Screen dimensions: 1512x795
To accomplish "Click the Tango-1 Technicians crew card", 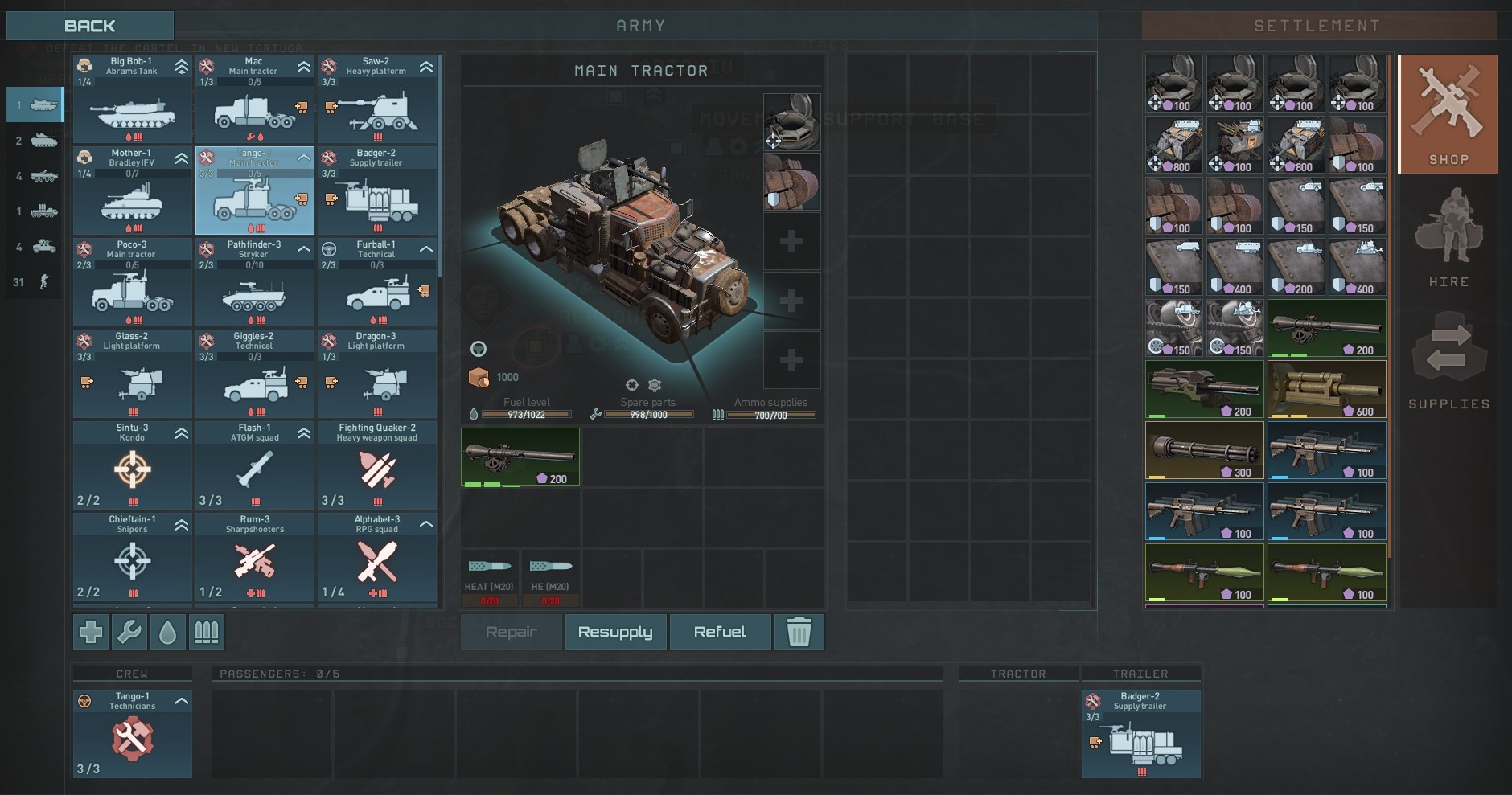I will coord(133,734).
